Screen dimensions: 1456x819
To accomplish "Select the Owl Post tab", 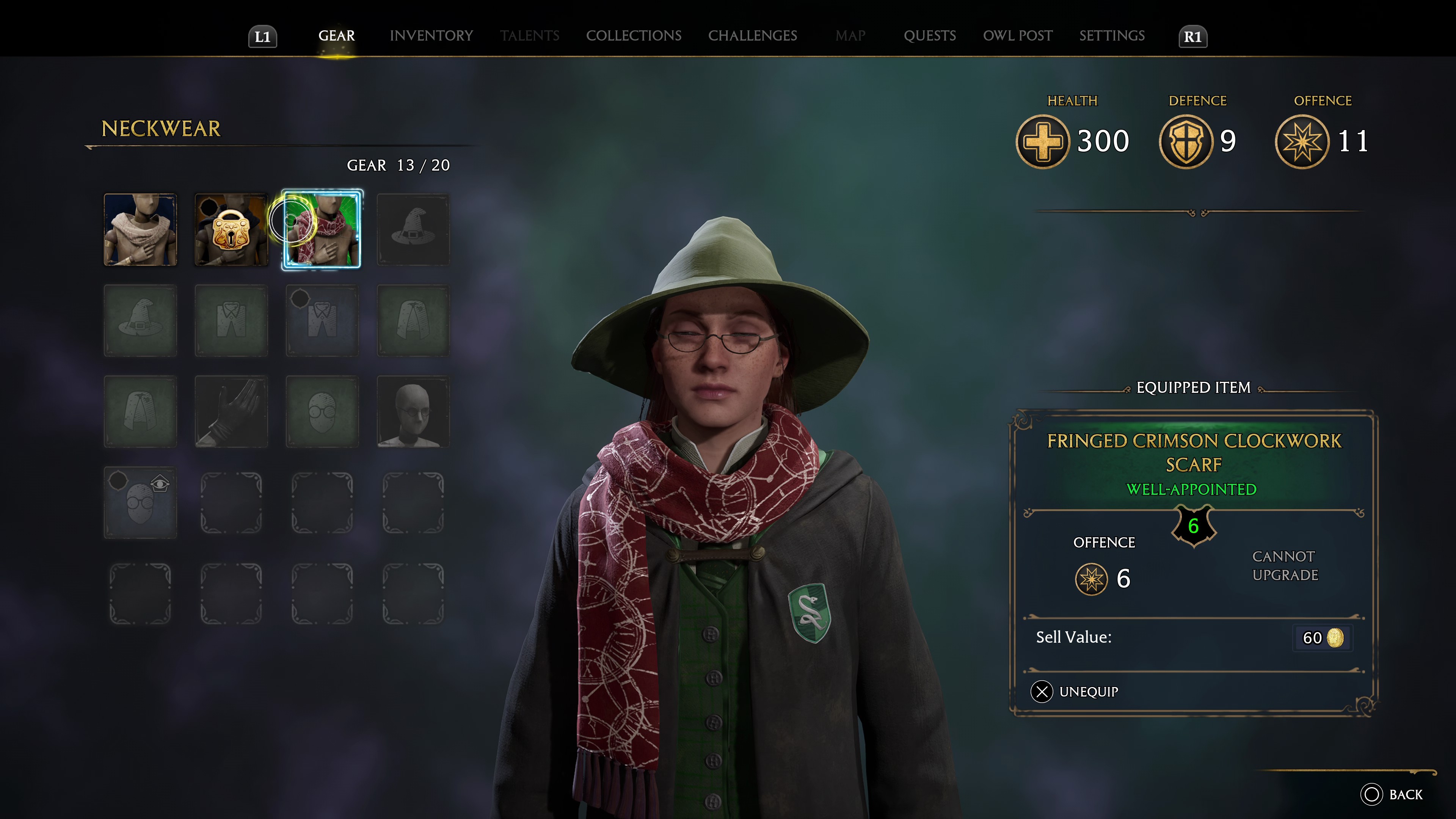I will (1017, 36).
